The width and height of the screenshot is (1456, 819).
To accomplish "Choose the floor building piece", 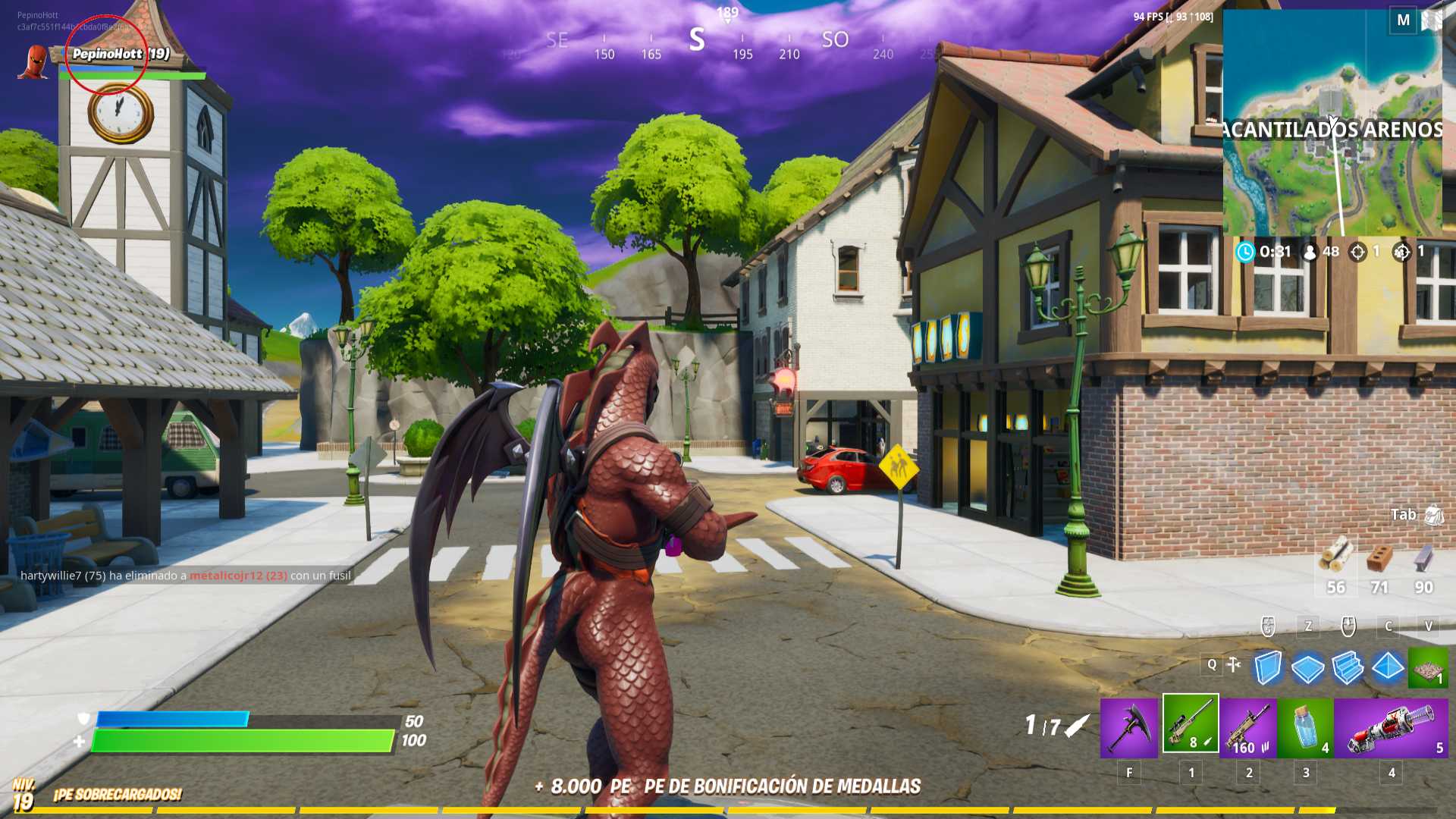I will [1307, 668].
